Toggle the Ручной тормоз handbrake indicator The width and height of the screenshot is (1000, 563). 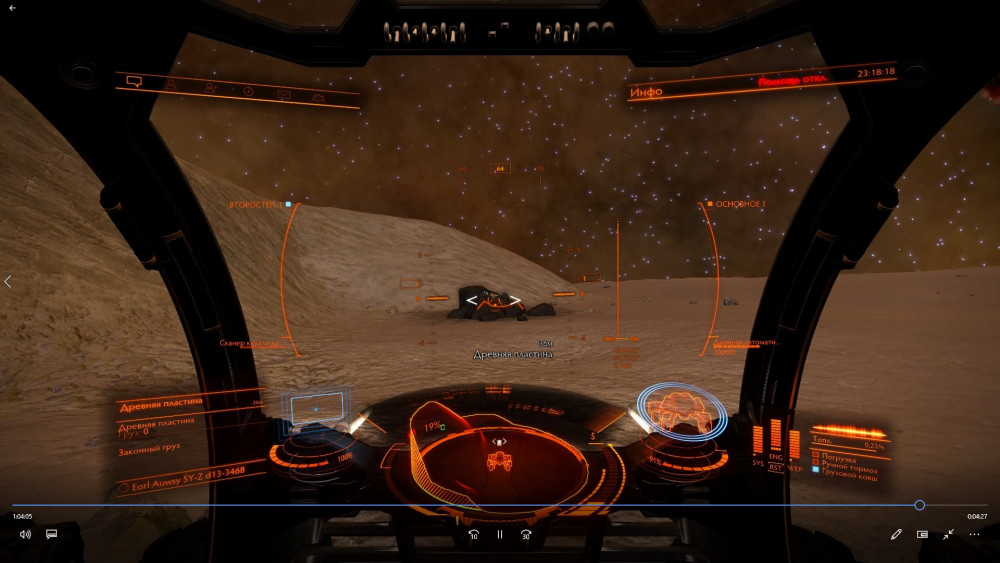click(813, 462)
